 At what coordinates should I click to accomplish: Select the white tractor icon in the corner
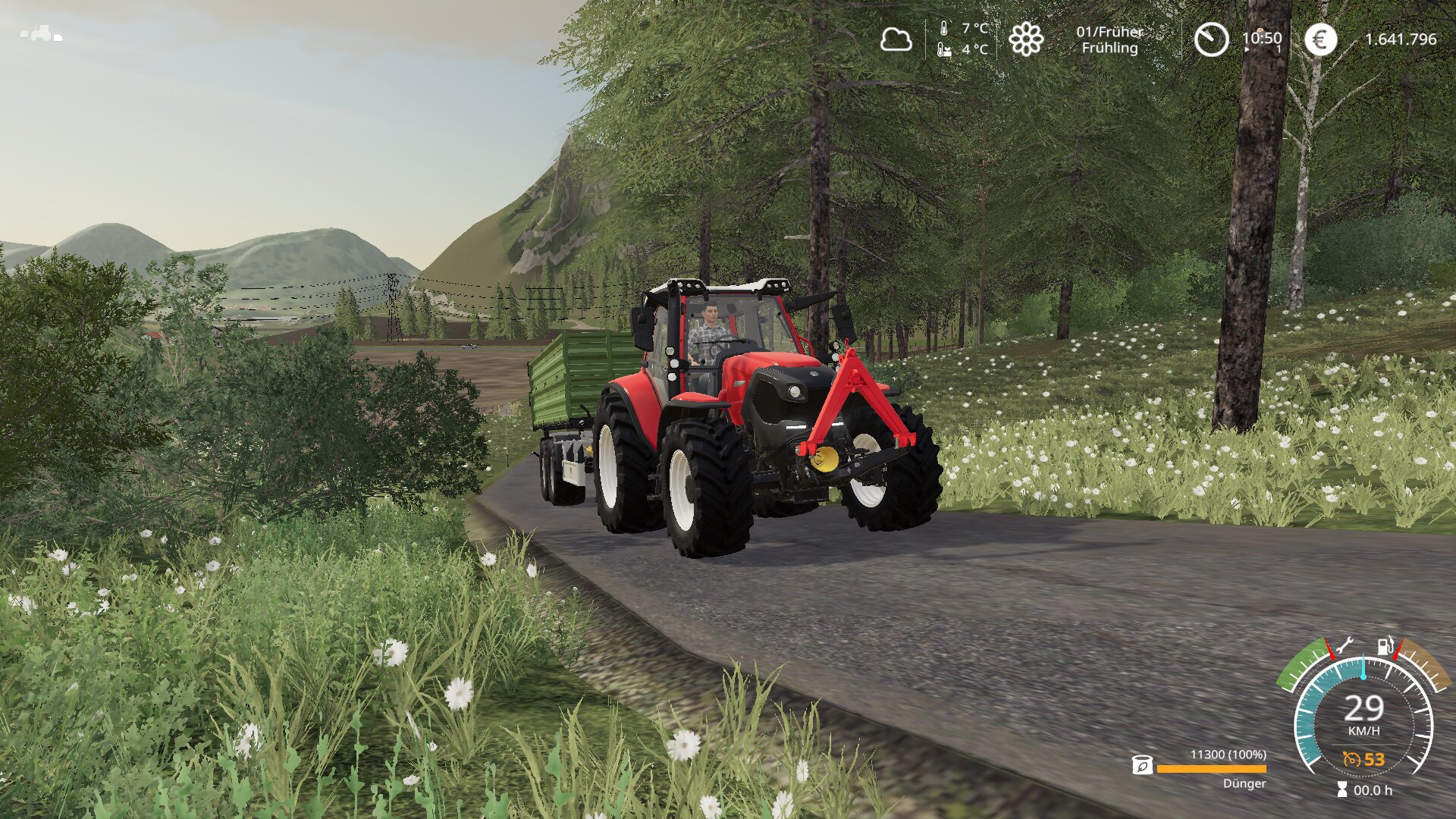tap(41, 33)
